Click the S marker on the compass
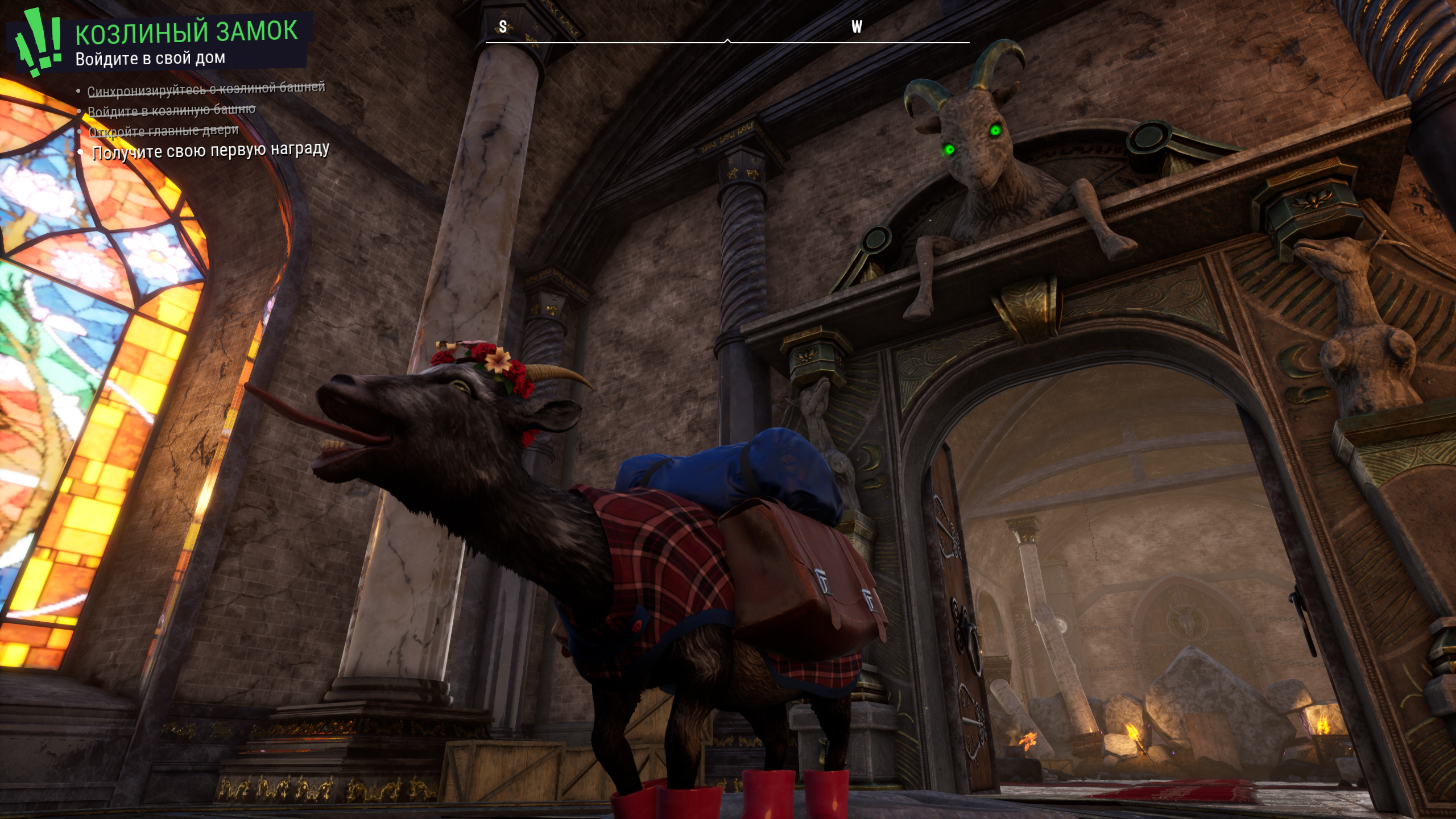Screen dimensions: 1456x819 coord(503,27)
